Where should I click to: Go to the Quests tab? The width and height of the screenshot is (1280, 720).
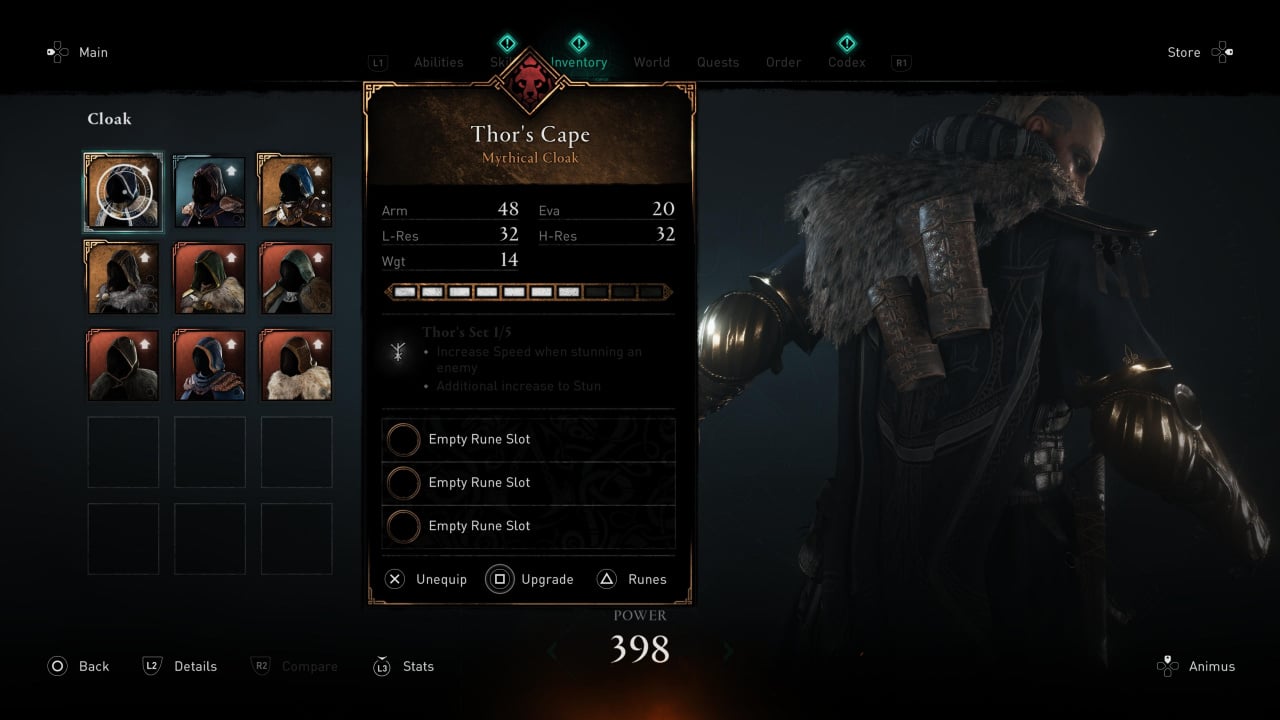click(x=717, y=62)
